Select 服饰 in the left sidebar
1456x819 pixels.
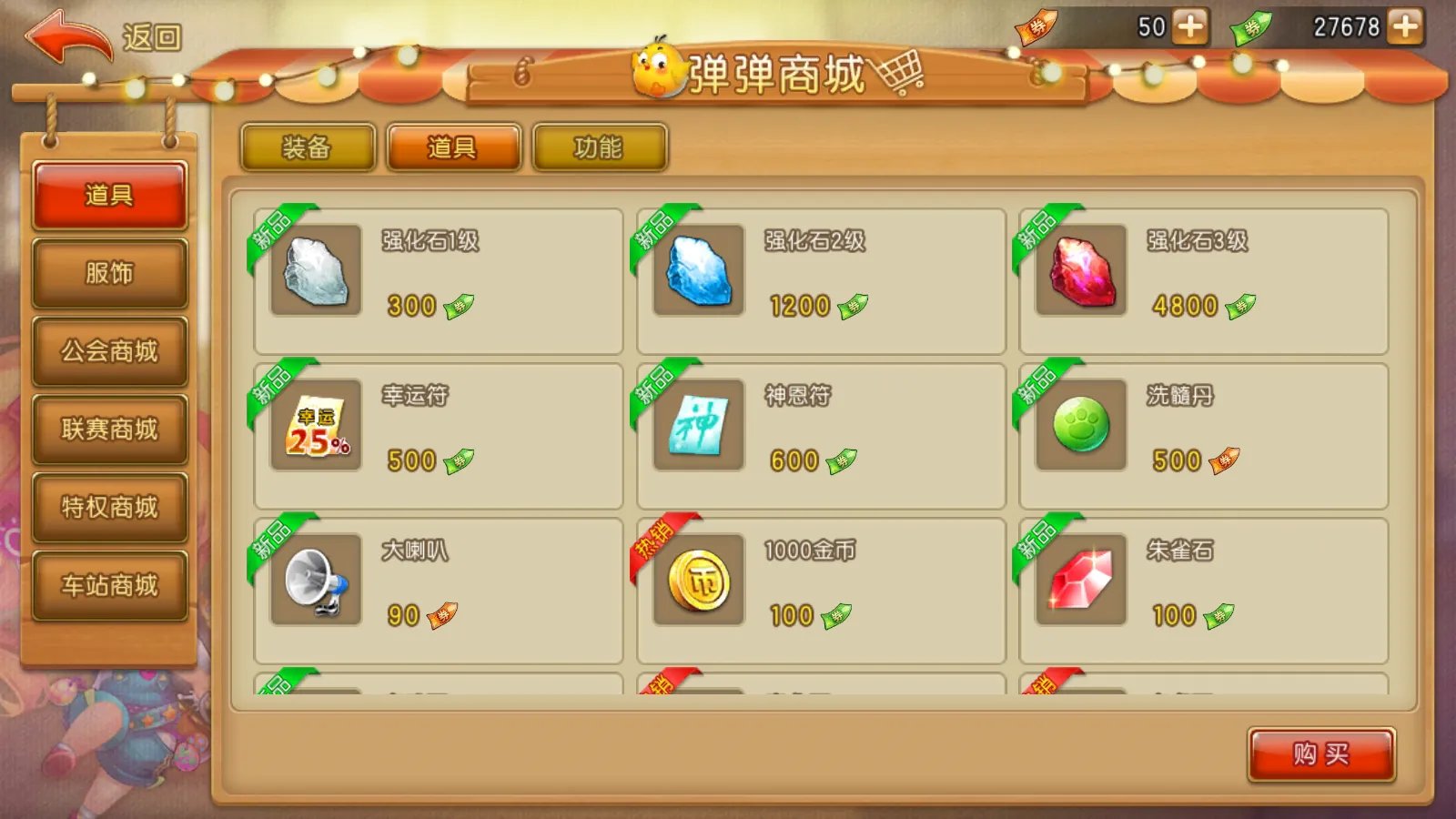pos(110,272)
